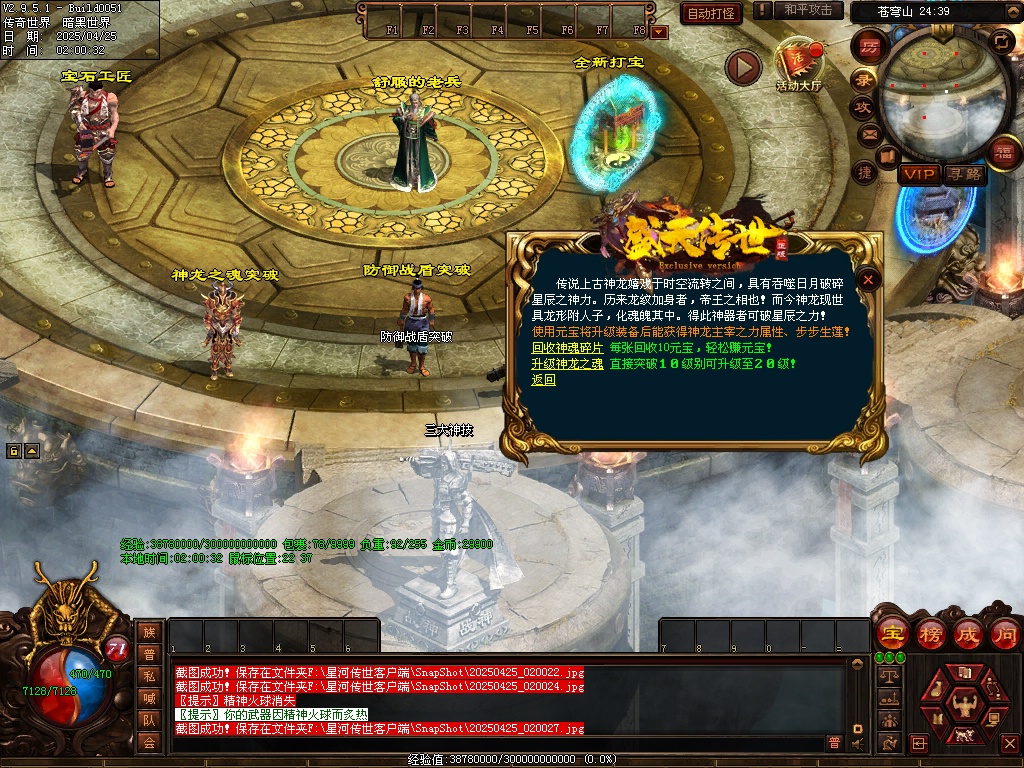Open the VIP panel
The width and height of the screenshot is (1024, 768).
(918, 174)
